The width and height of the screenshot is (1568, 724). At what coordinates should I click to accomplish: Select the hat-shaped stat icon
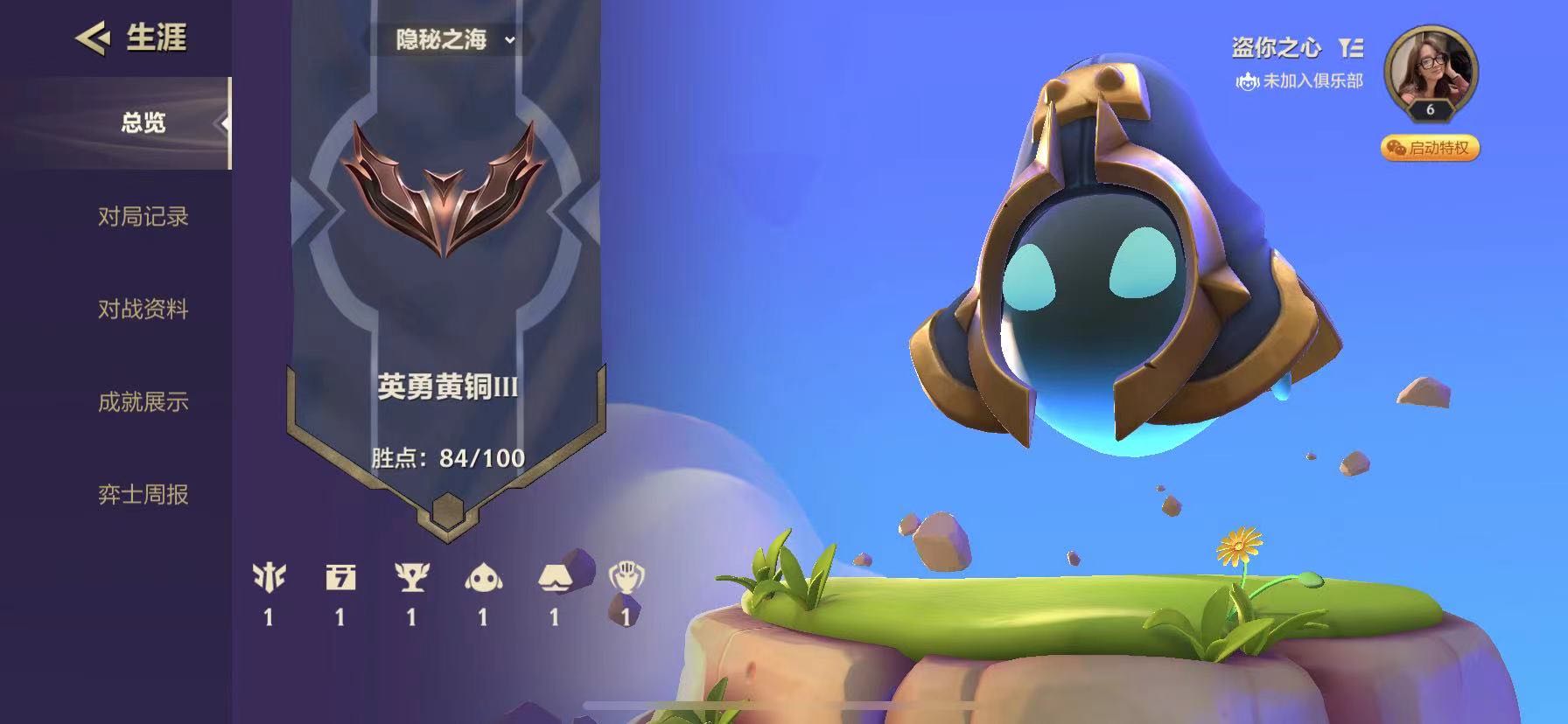pos(554,577)
